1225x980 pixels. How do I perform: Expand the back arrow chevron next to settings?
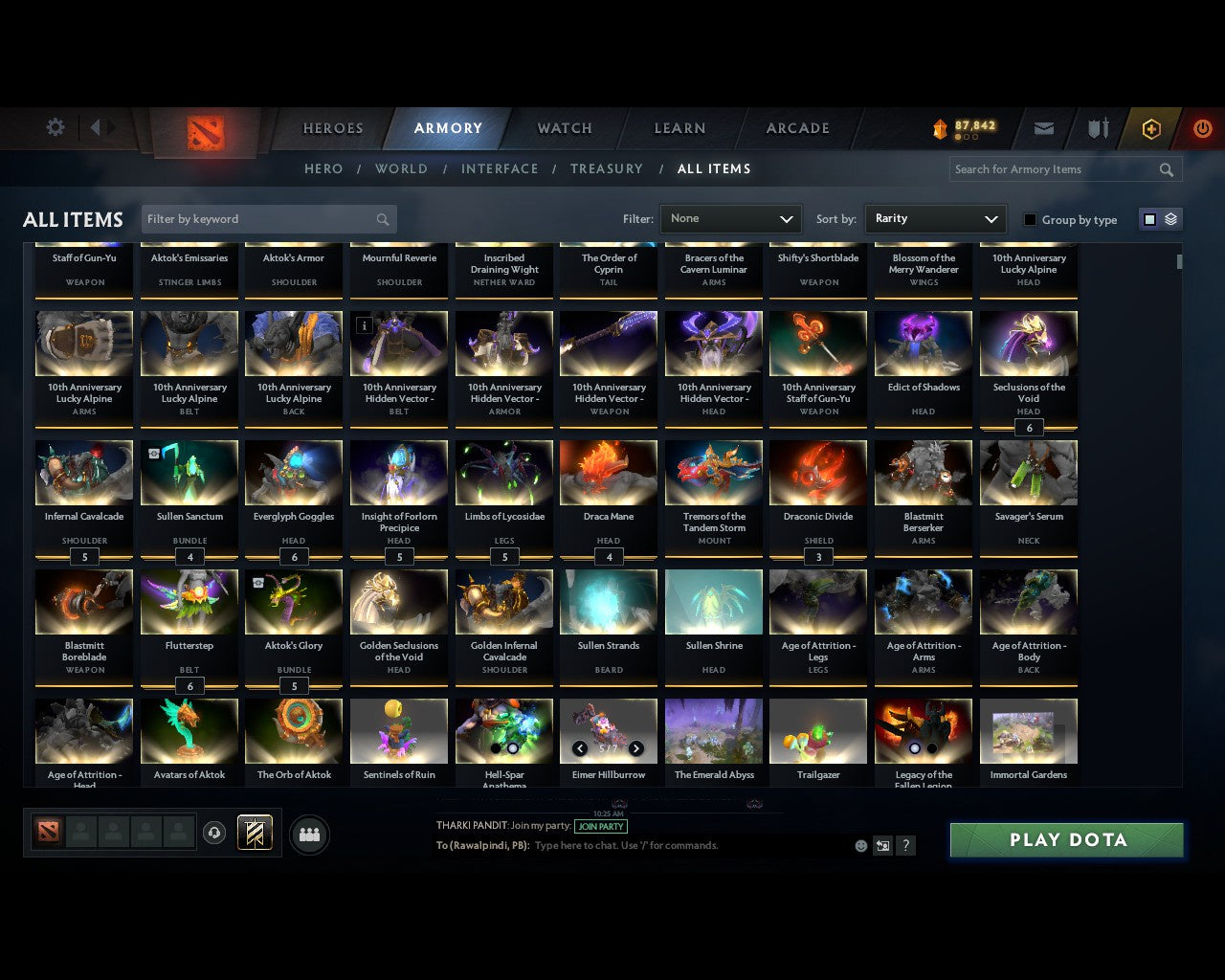[x=97, y=127]
